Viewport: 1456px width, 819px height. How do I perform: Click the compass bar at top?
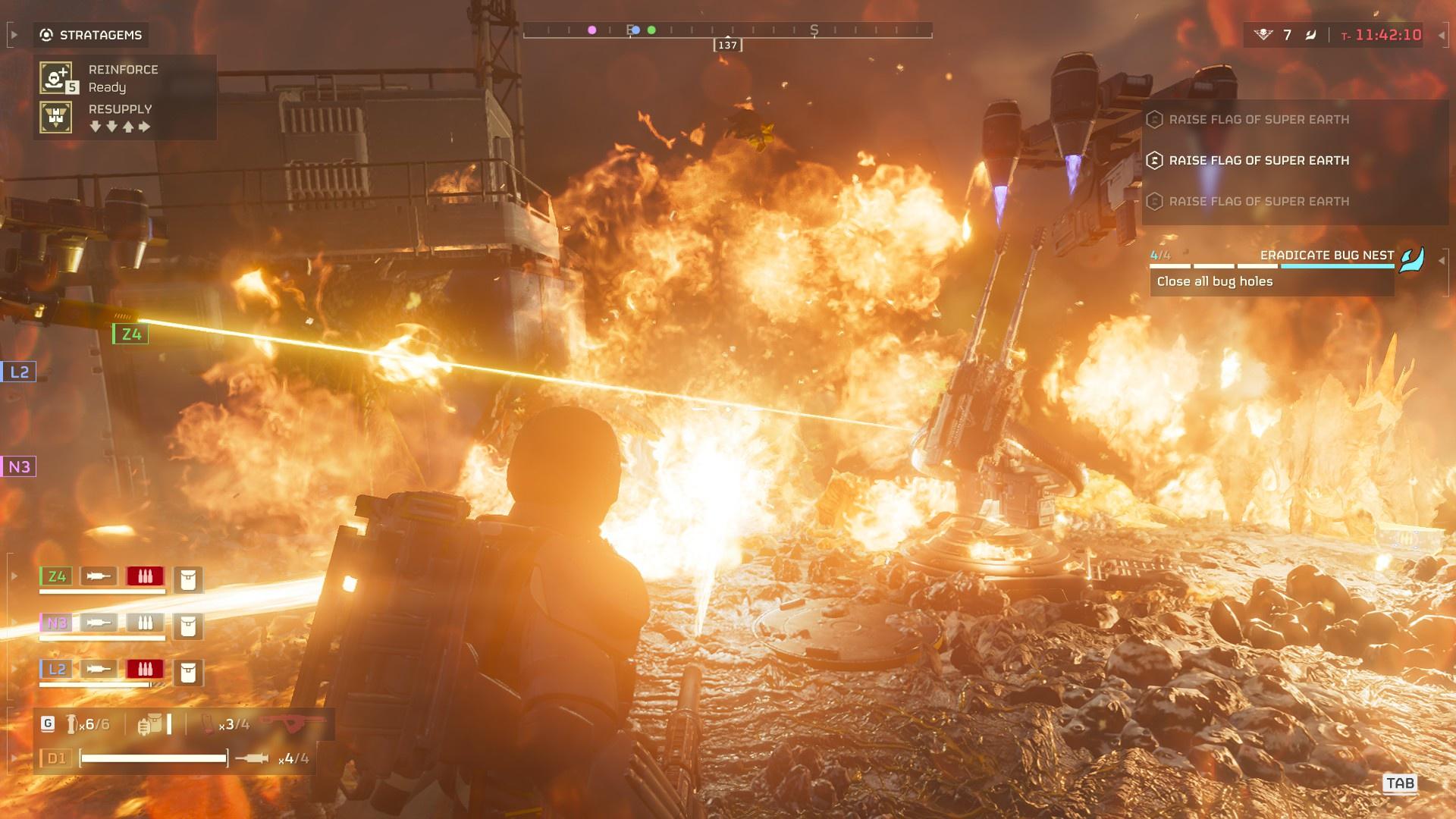[x=727, y=31]
